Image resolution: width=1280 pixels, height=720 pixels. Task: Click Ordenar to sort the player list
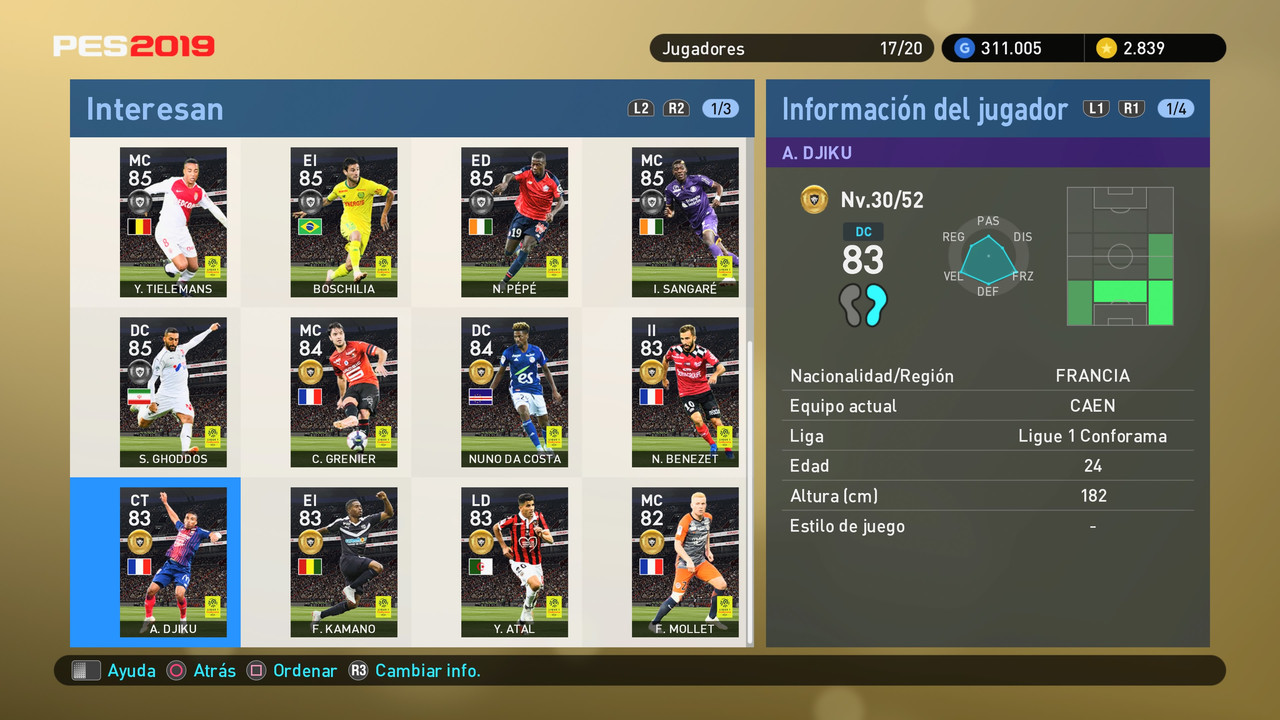point(305,671)
